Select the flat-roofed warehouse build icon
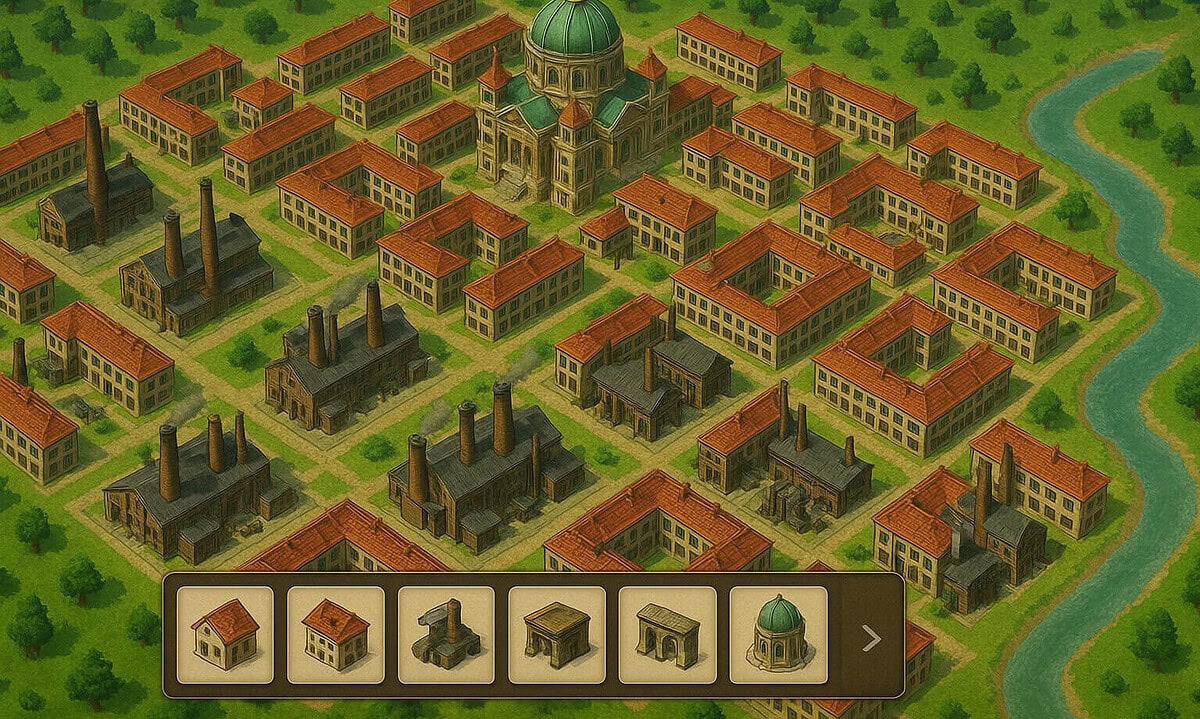Screen dimensions: 1200x719 [x=556, y=634]
